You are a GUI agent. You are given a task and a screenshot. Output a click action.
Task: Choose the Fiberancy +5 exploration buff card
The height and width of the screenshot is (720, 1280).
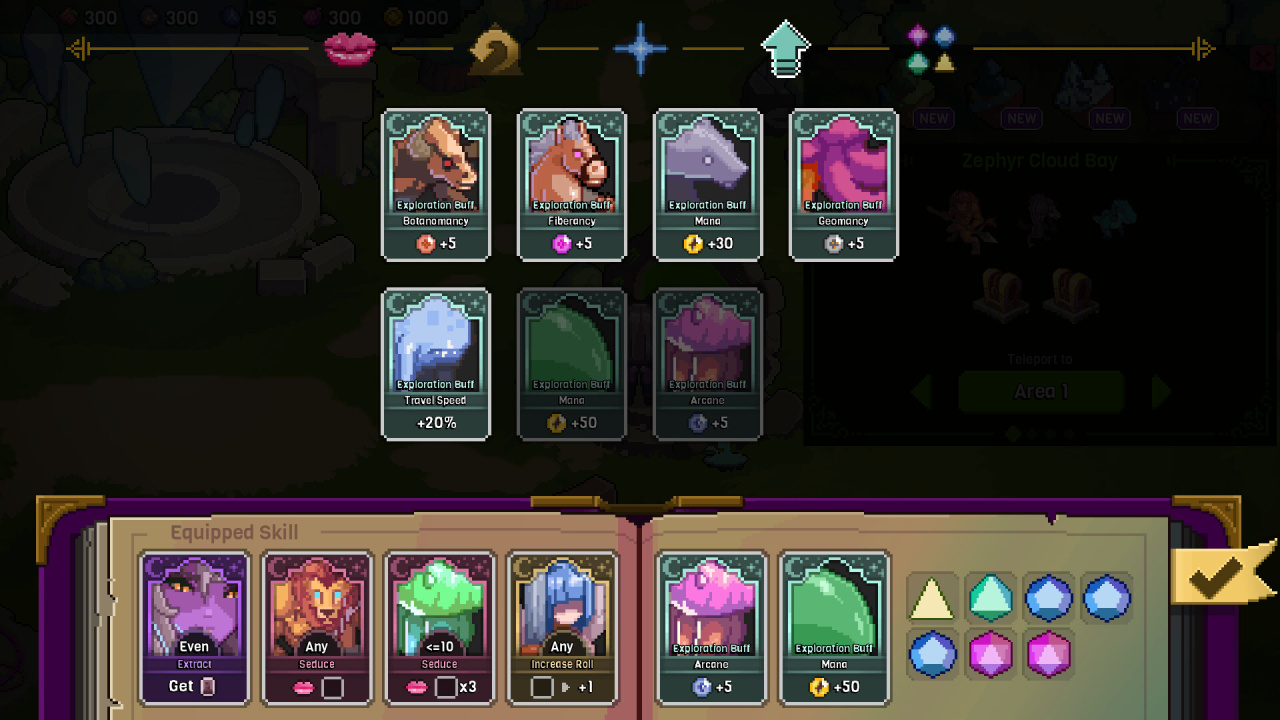click(x=572, y=185)
